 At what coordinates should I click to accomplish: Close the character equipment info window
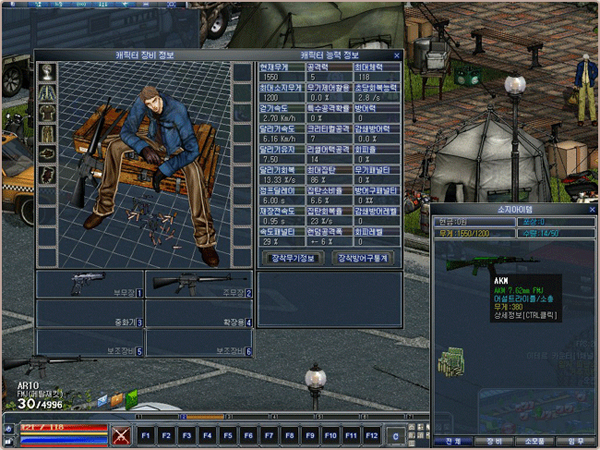click(x=397, y=55)
